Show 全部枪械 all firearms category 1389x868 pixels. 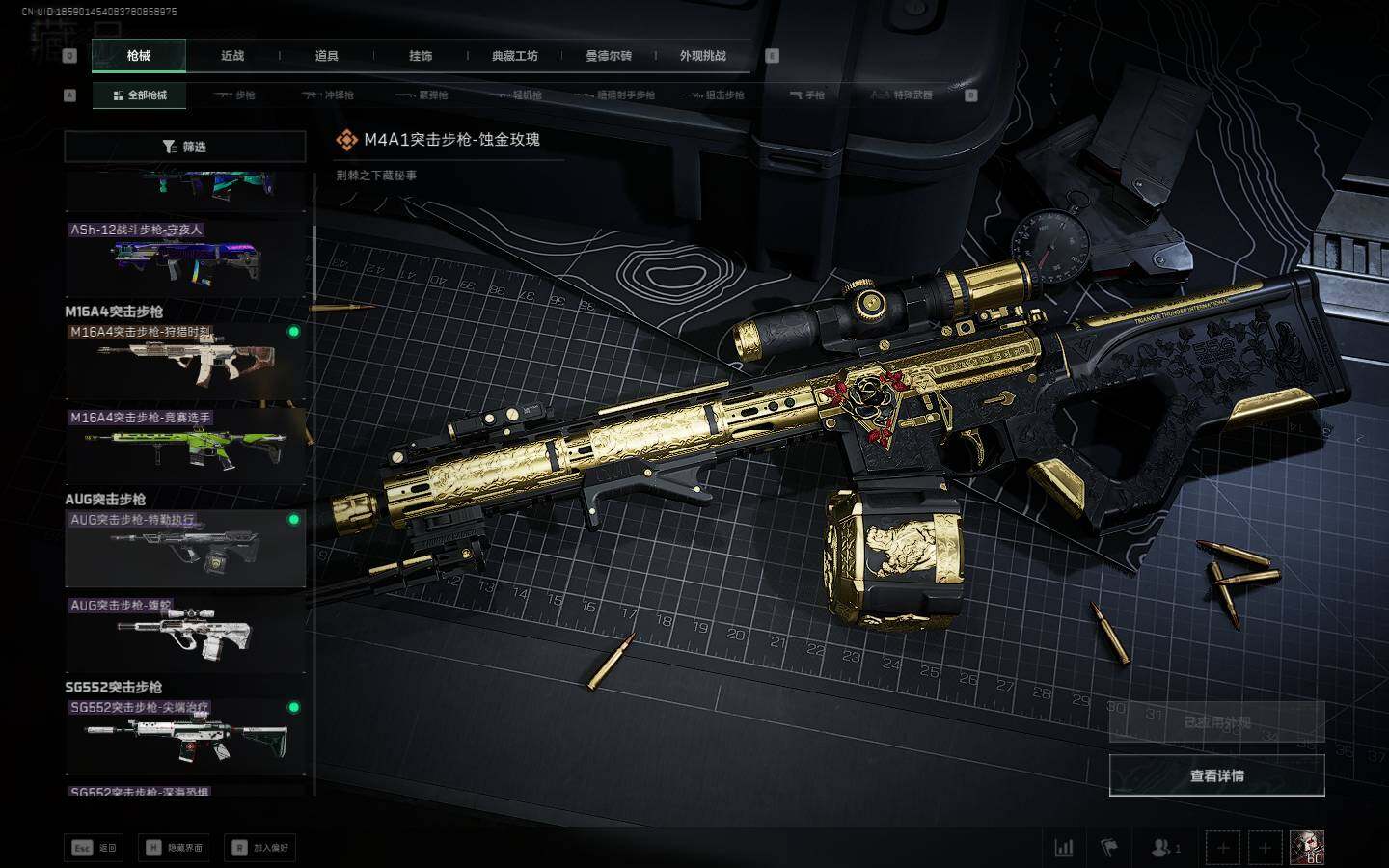(139, 95)
